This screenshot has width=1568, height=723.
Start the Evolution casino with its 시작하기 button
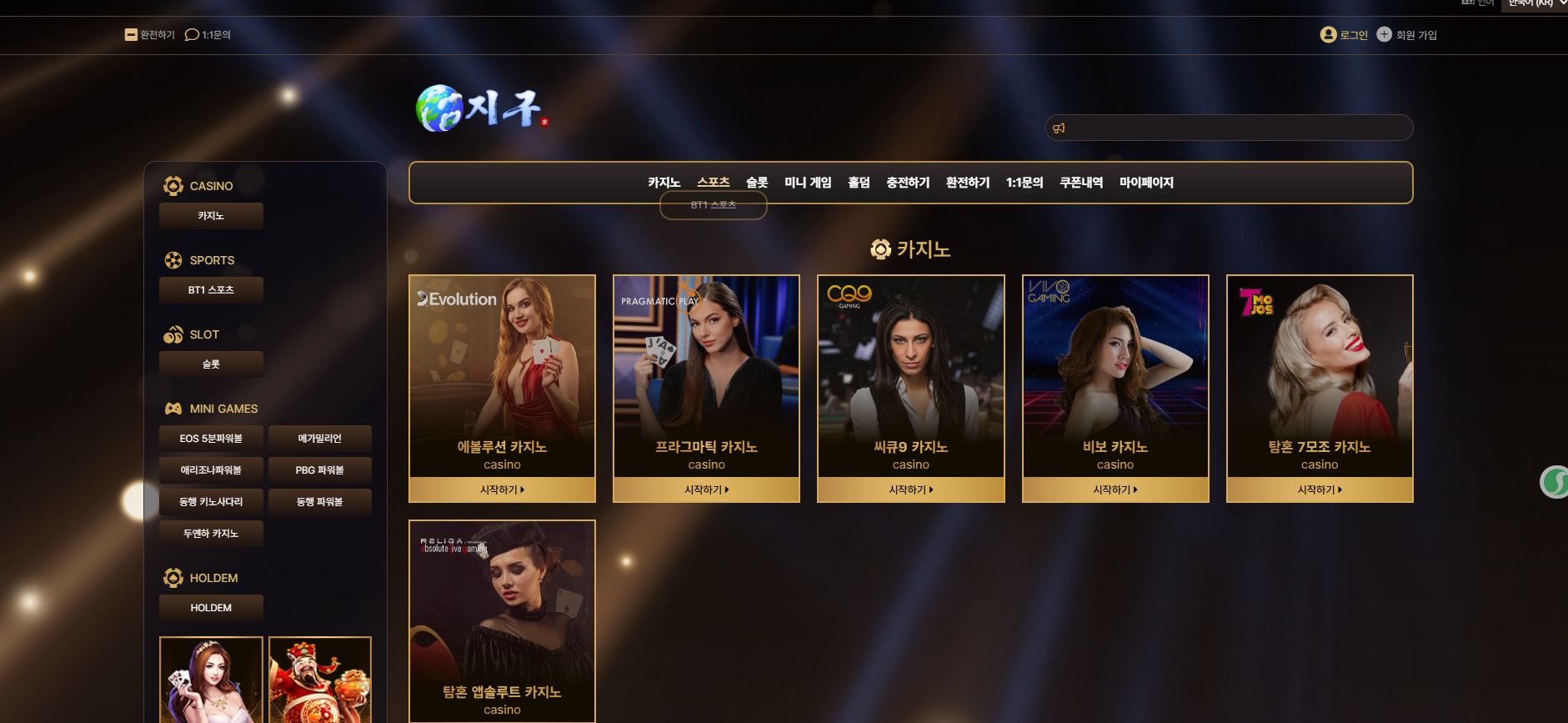point(502,490)
